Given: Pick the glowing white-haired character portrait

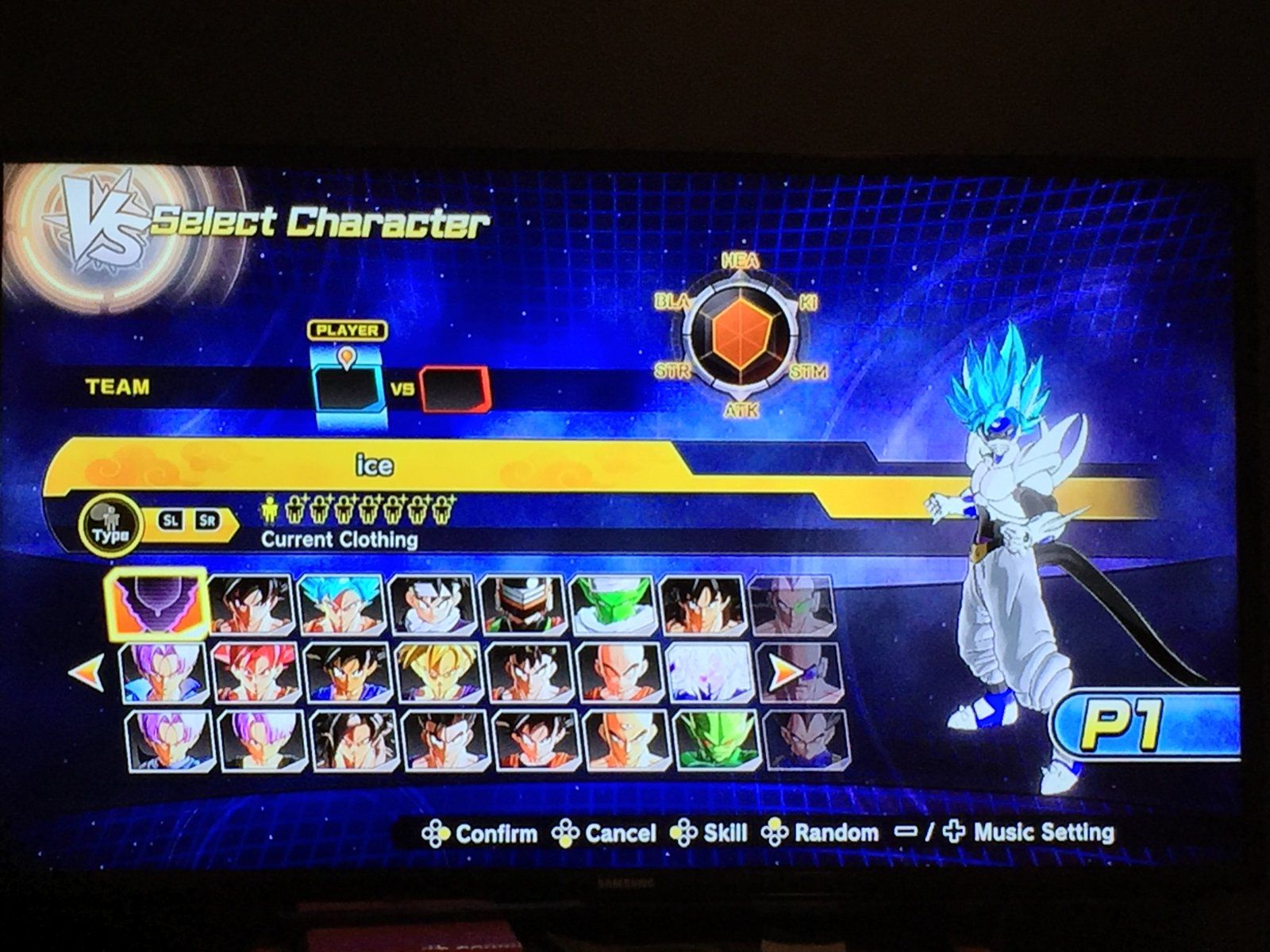Looking at the screenshot, I should coord(708,674).
